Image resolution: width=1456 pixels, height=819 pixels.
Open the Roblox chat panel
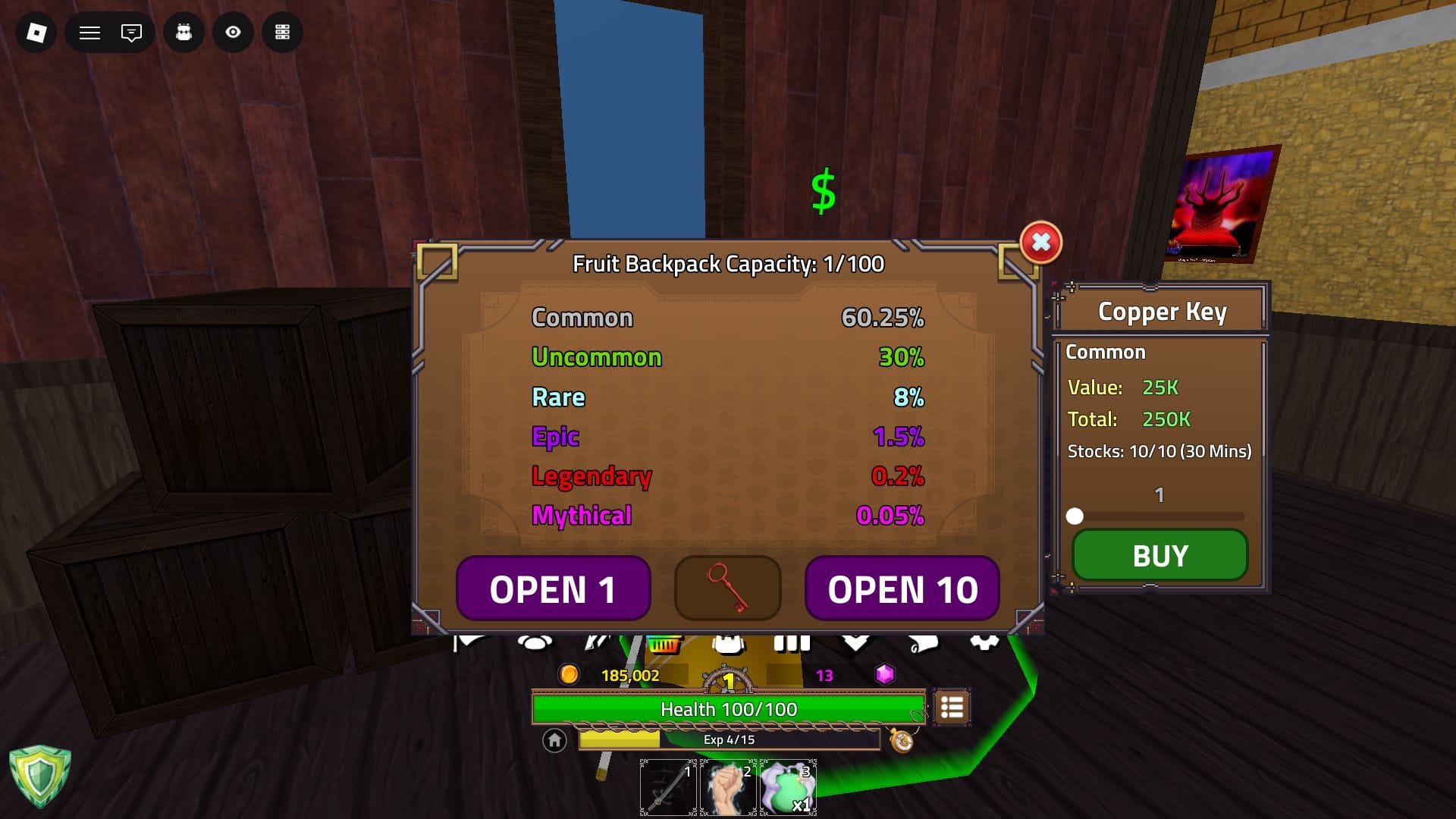click(130, 33)
